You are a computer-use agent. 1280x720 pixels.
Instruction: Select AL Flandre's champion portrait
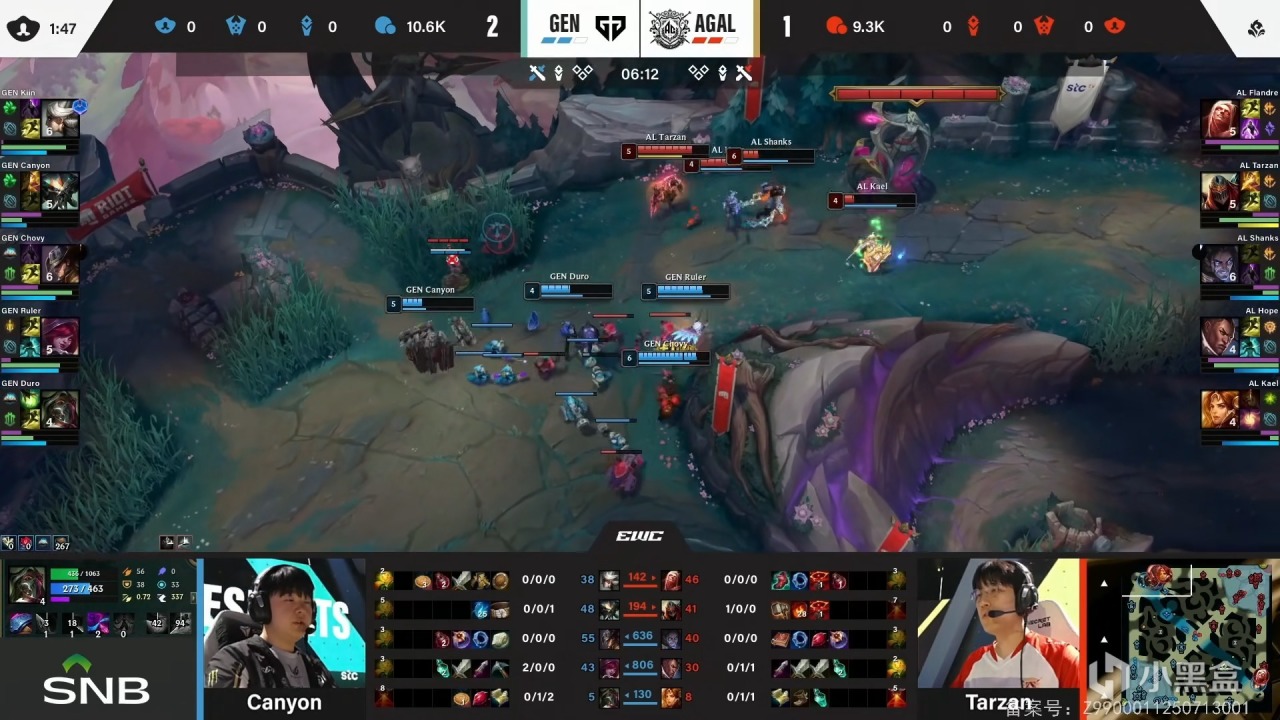[1219, 119]
